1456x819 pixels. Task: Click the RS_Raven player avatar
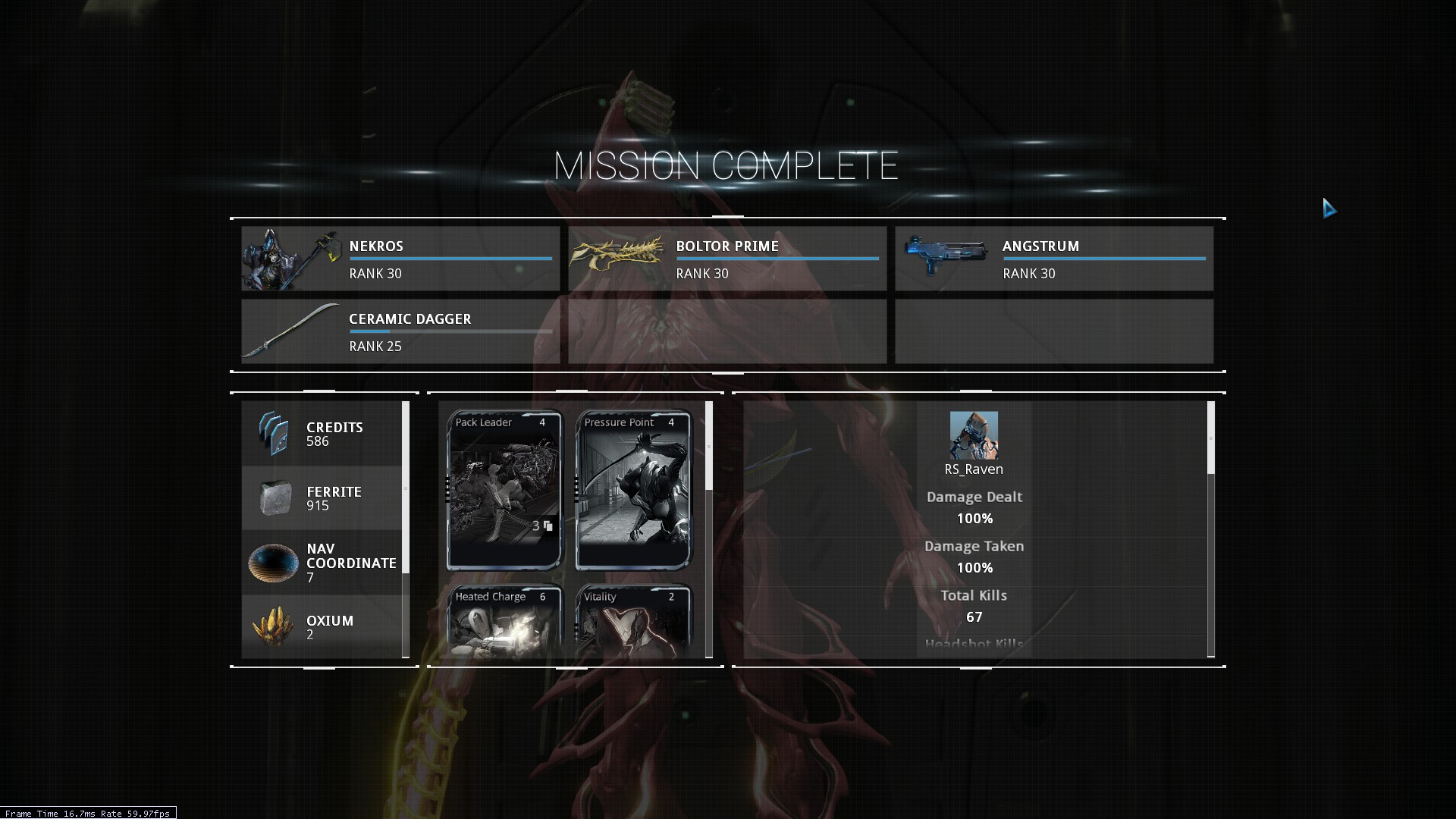click(x=974, y=435)
